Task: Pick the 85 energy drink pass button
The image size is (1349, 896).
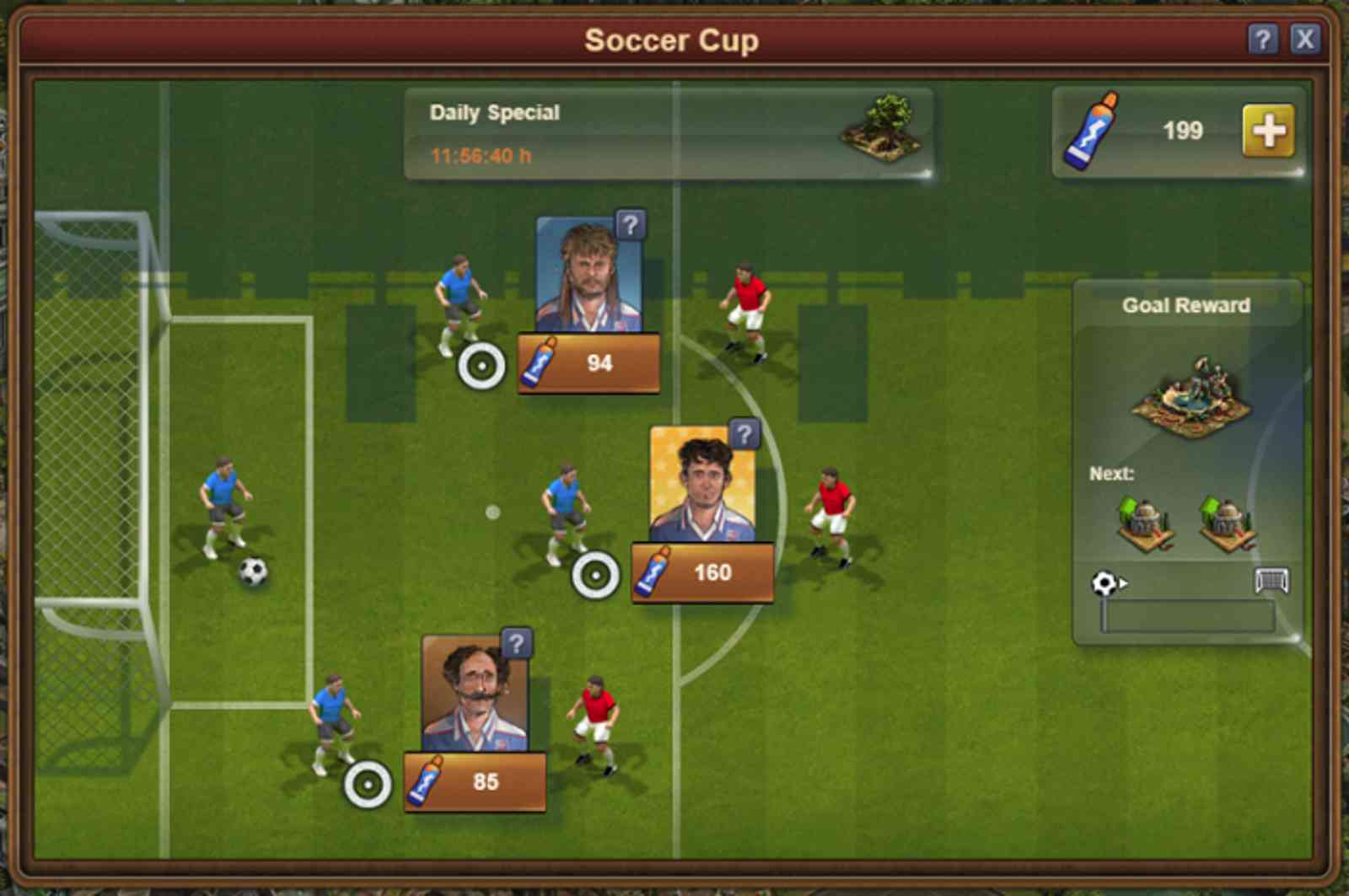Action: [x=475, y=781]
